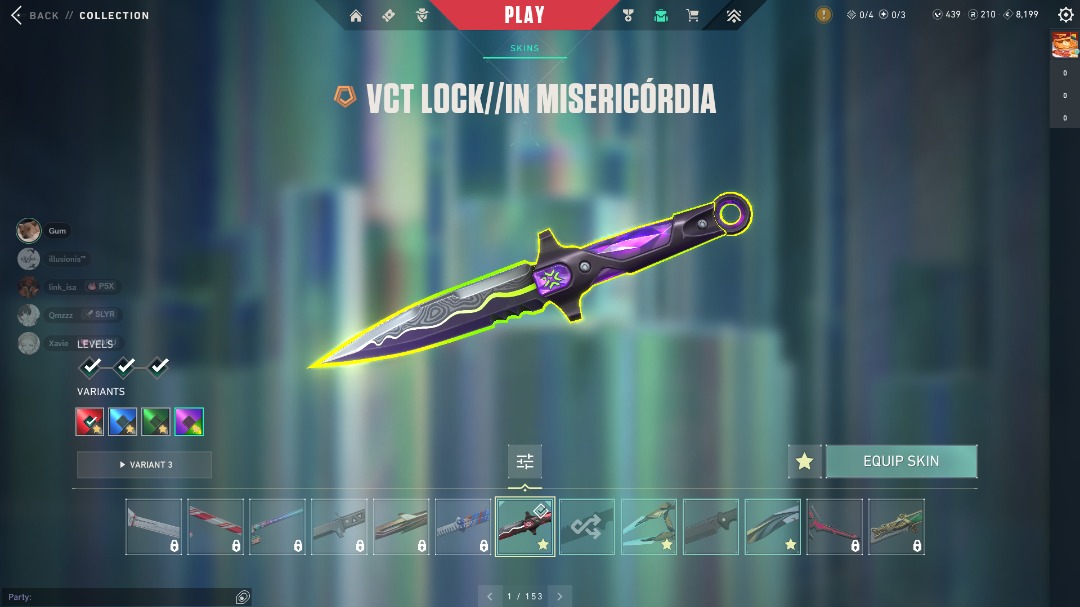Image resolution: width=1080 pixels, height=607 pixels.
Task: Go to the previous page of skins
Action: pyautogui.click(x=490, y=596)
